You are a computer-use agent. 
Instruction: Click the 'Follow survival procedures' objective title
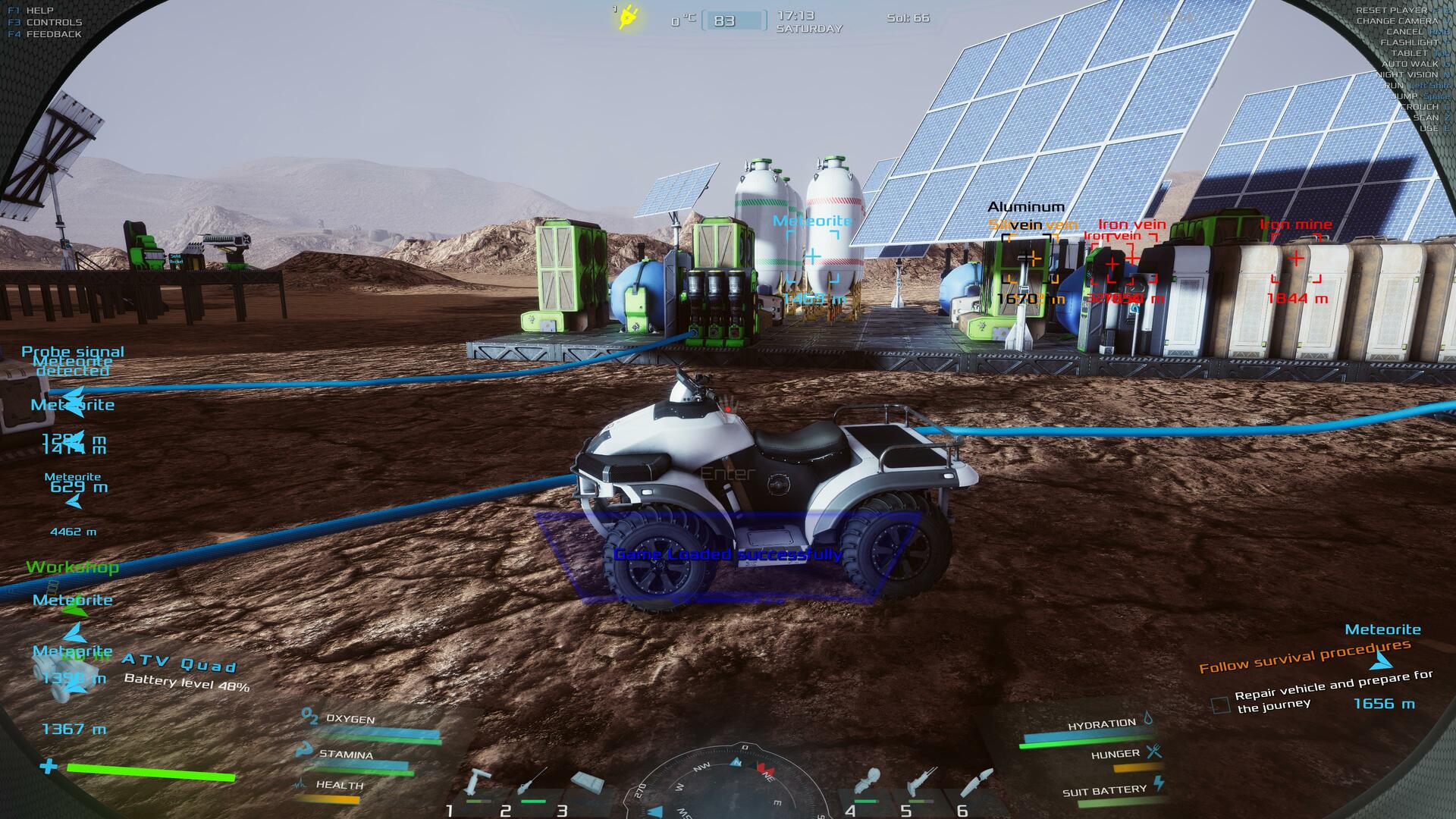pos(1304,657)
